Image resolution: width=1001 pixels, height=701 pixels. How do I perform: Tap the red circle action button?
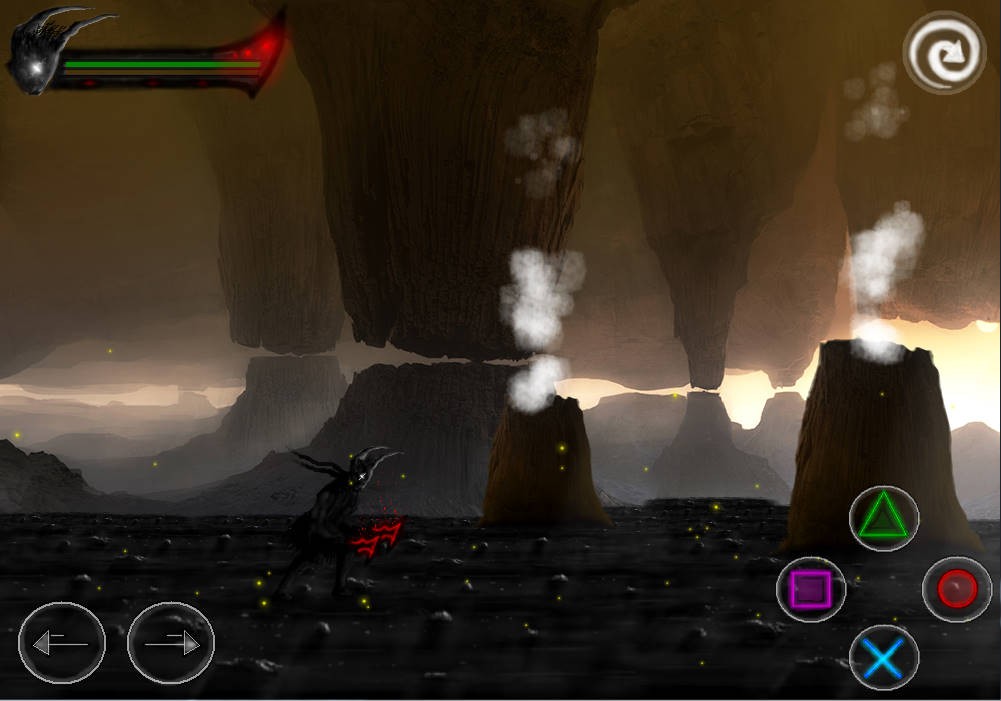[x=957, y=589]
